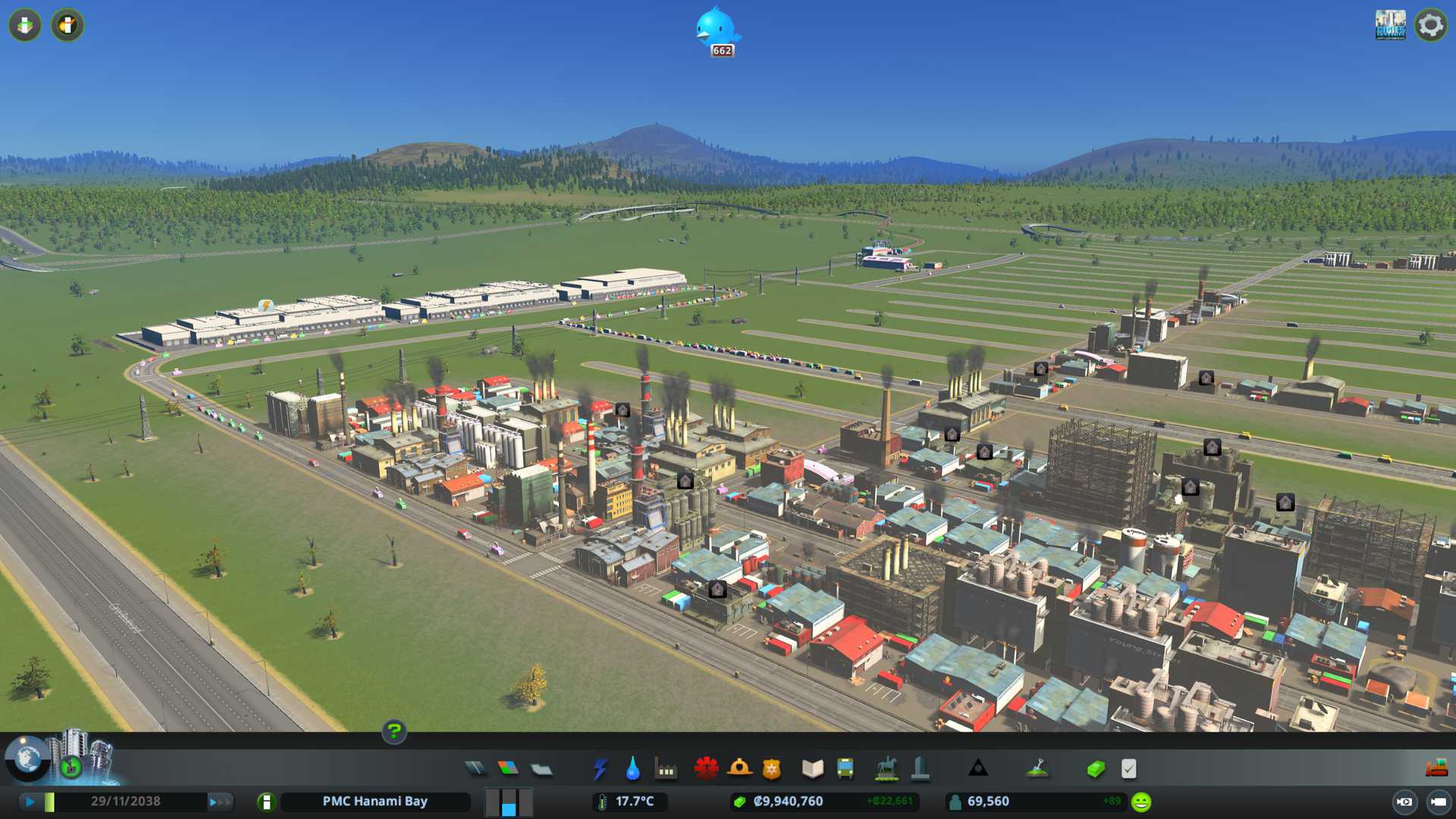Open the Education book menu

(x=812, y=769)
